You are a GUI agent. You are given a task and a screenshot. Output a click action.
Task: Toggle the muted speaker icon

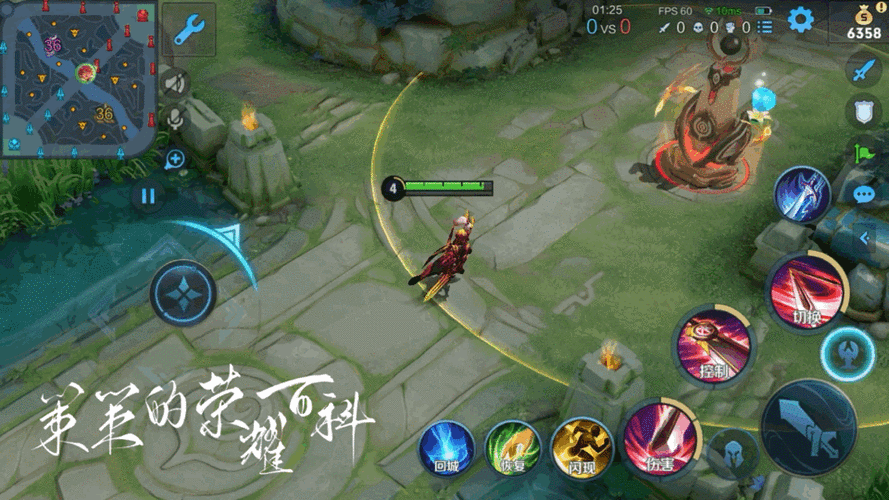tap(176, 83)
